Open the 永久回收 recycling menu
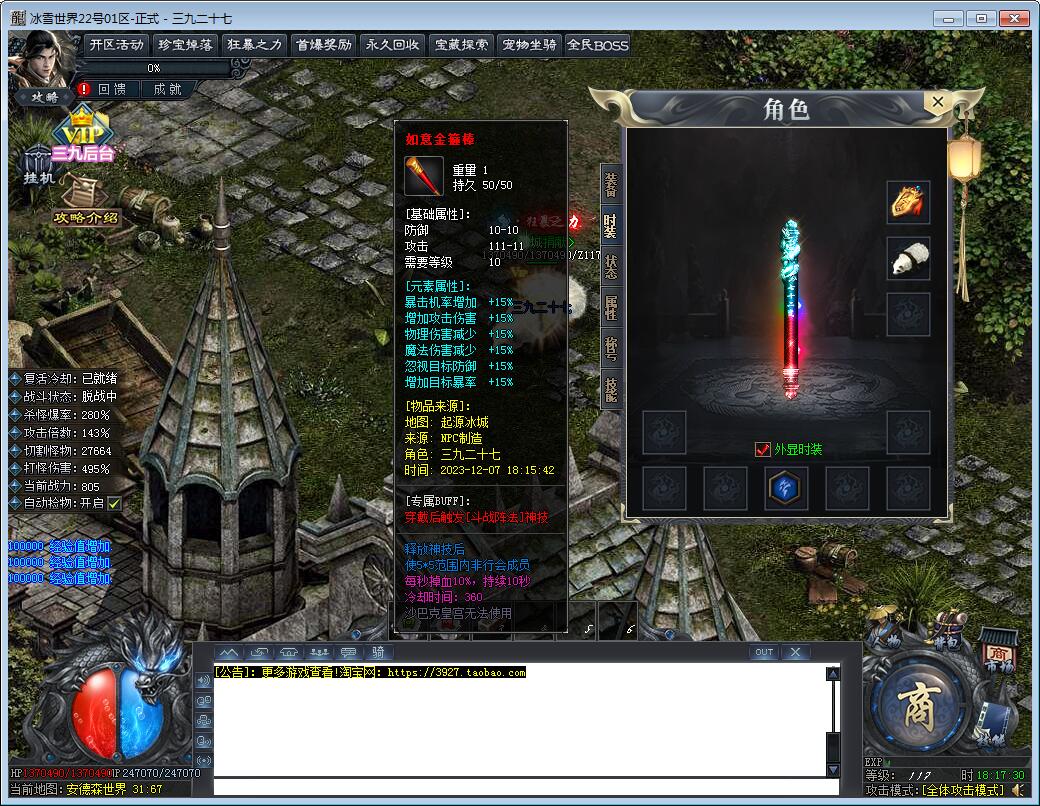Image resolution: width=1040 pixels, height=806 pixels. click(392, 44)
